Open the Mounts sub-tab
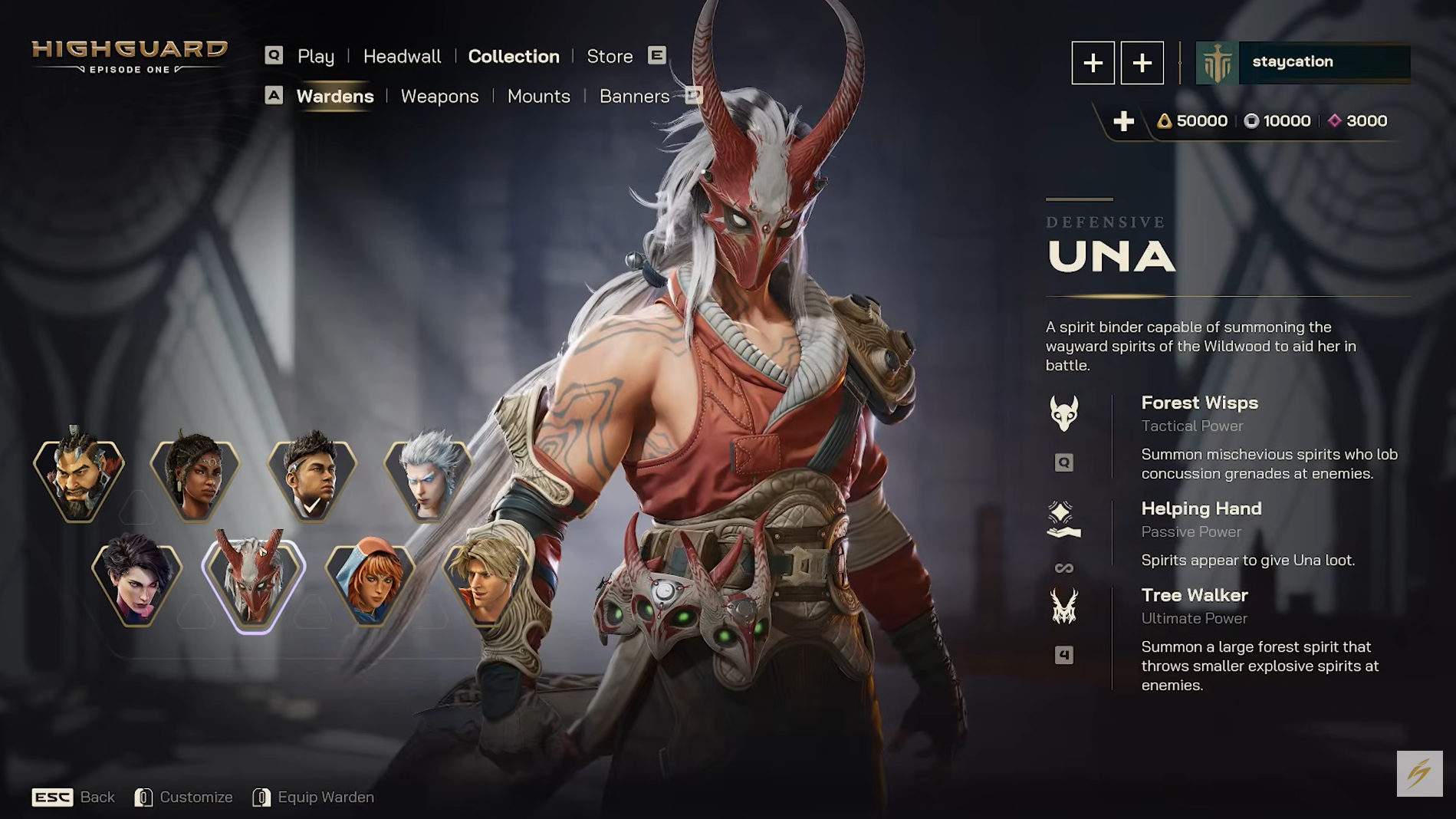Image resolution: width=1456 pixels, height=819 pixels. [x=538, y=97]
